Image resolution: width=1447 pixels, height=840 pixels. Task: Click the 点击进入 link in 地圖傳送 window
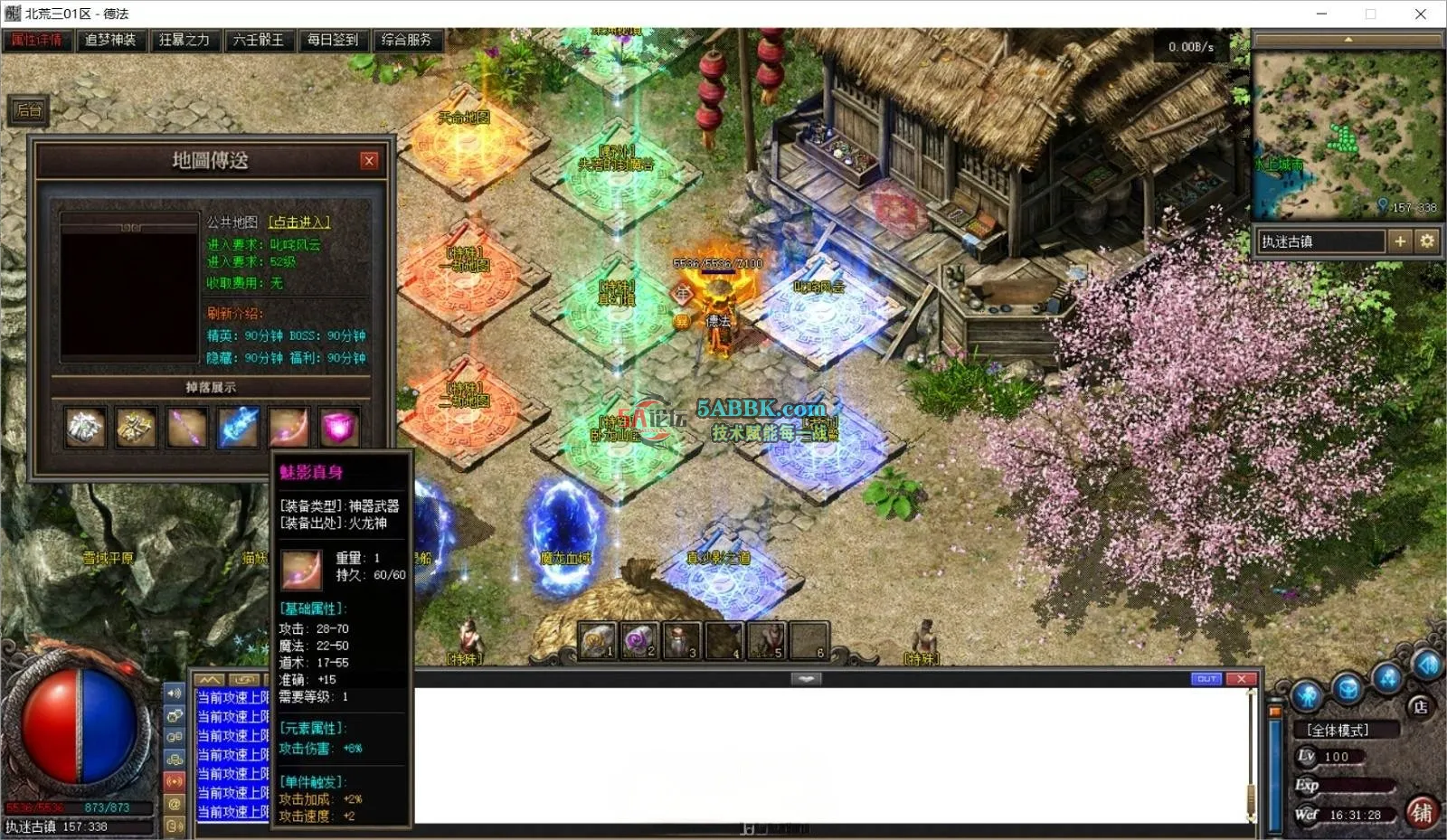tap(301, 222)
